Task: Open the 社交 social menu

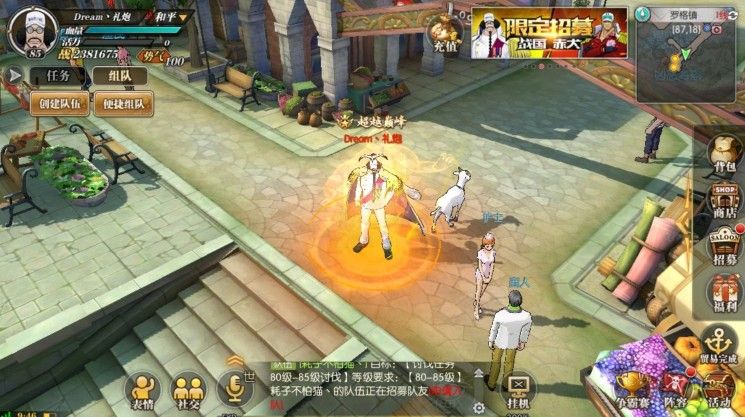Action: [x=188, y=392]
